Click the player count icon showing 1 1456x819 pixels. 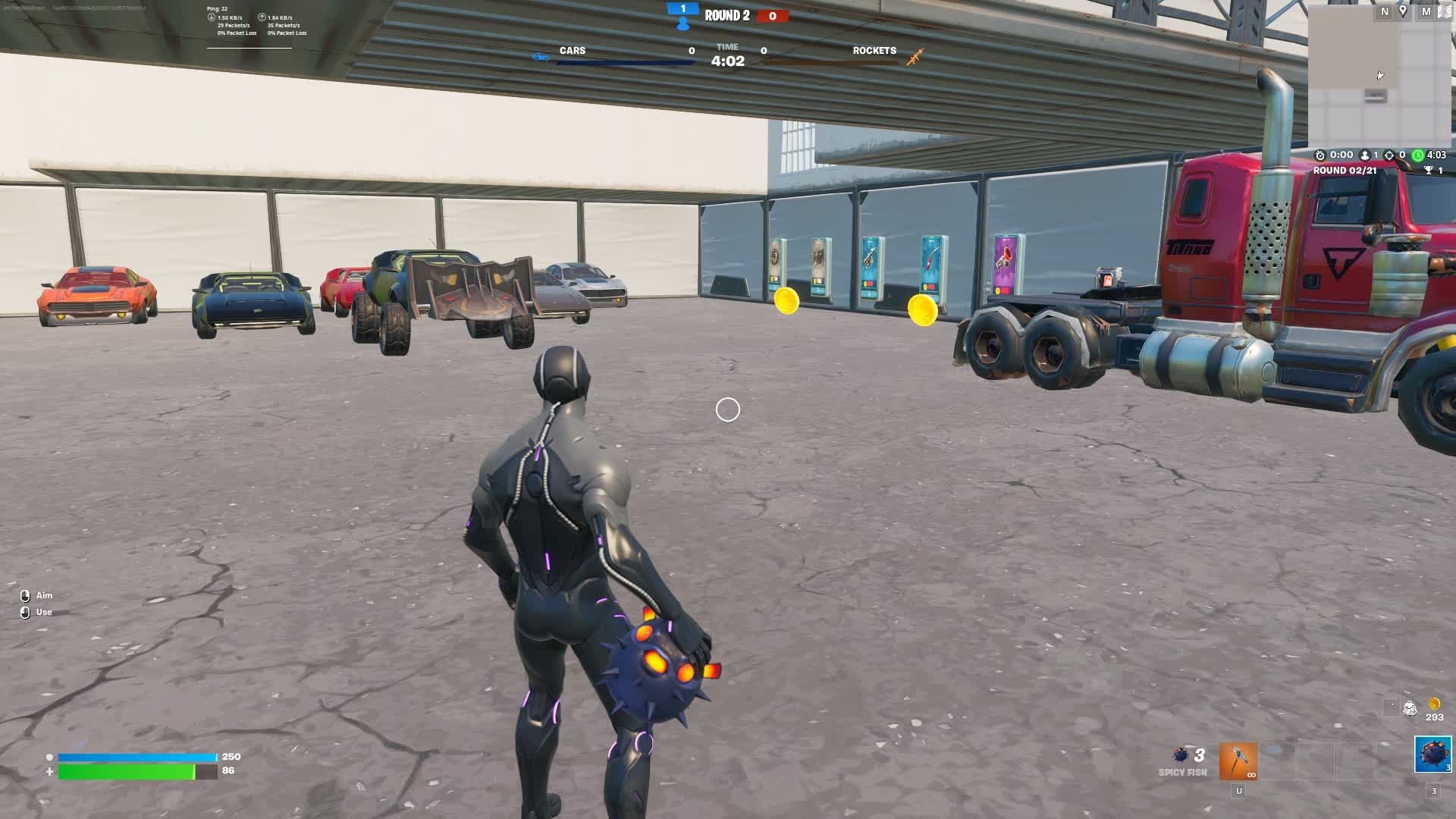click(1365, 155)
